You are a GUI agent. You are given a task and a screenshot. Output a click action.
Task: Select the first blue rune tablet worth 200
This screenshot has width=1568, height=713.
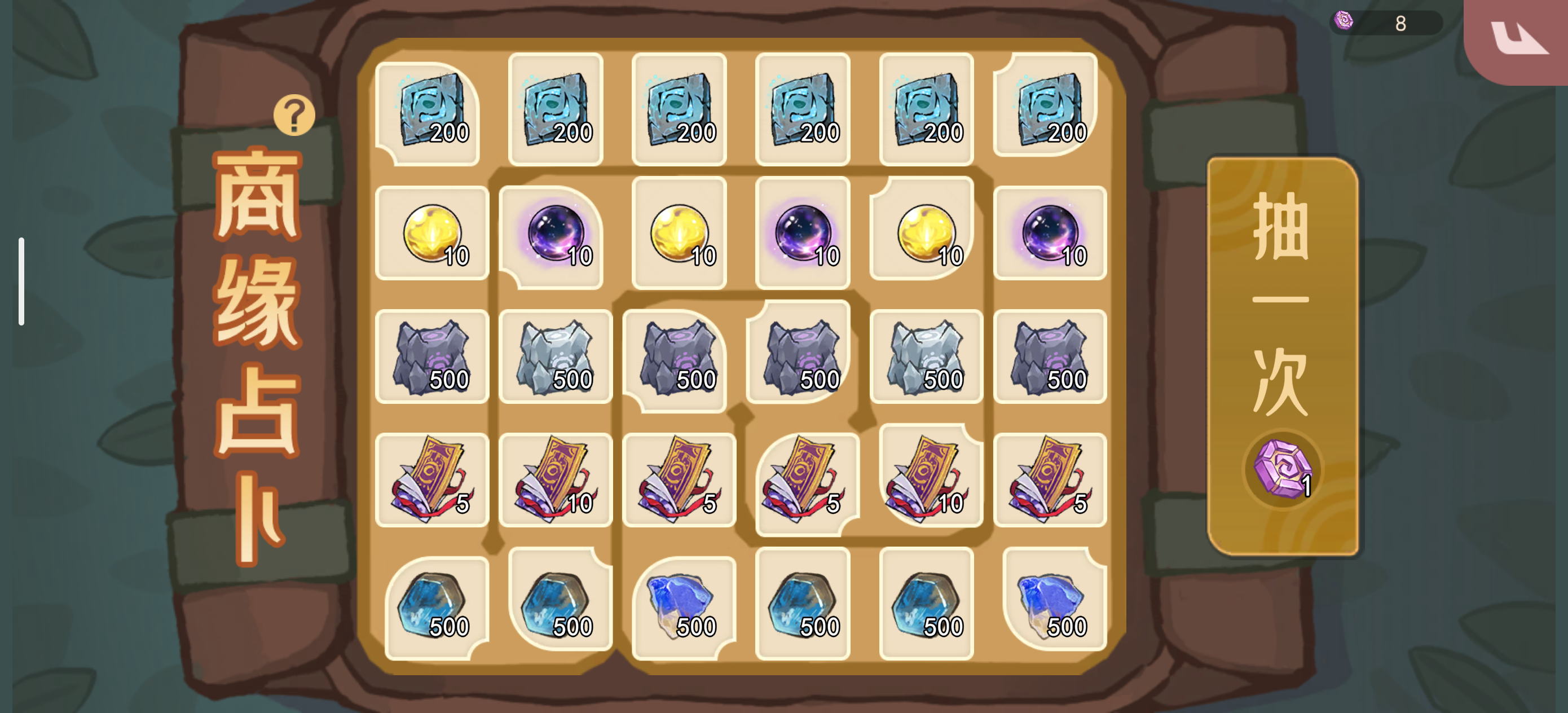pos(432,109)
